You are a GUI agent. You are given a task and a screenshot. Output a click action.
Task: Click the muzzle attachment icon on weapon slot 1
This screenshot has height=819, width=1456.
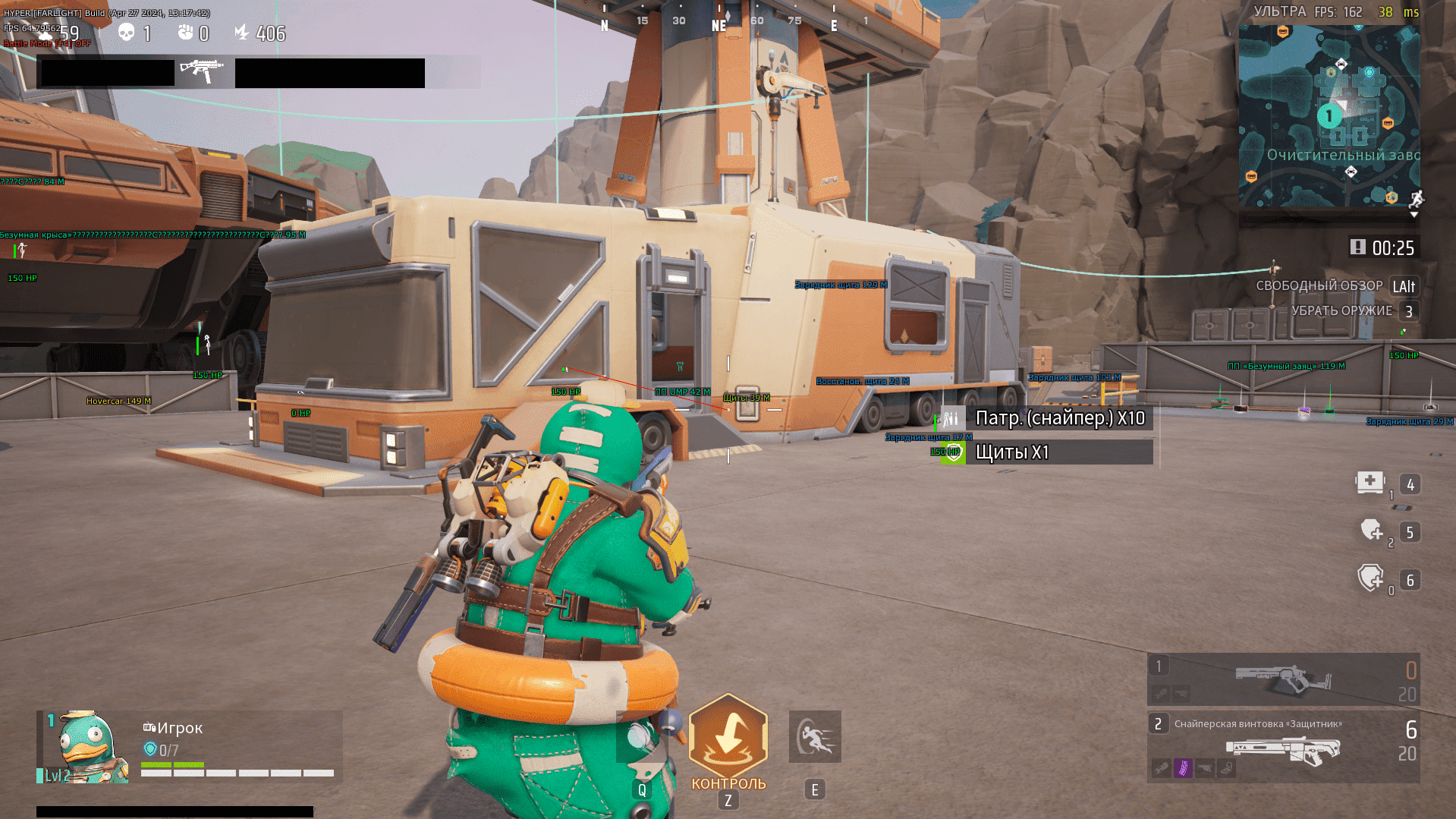[1162, 693]
